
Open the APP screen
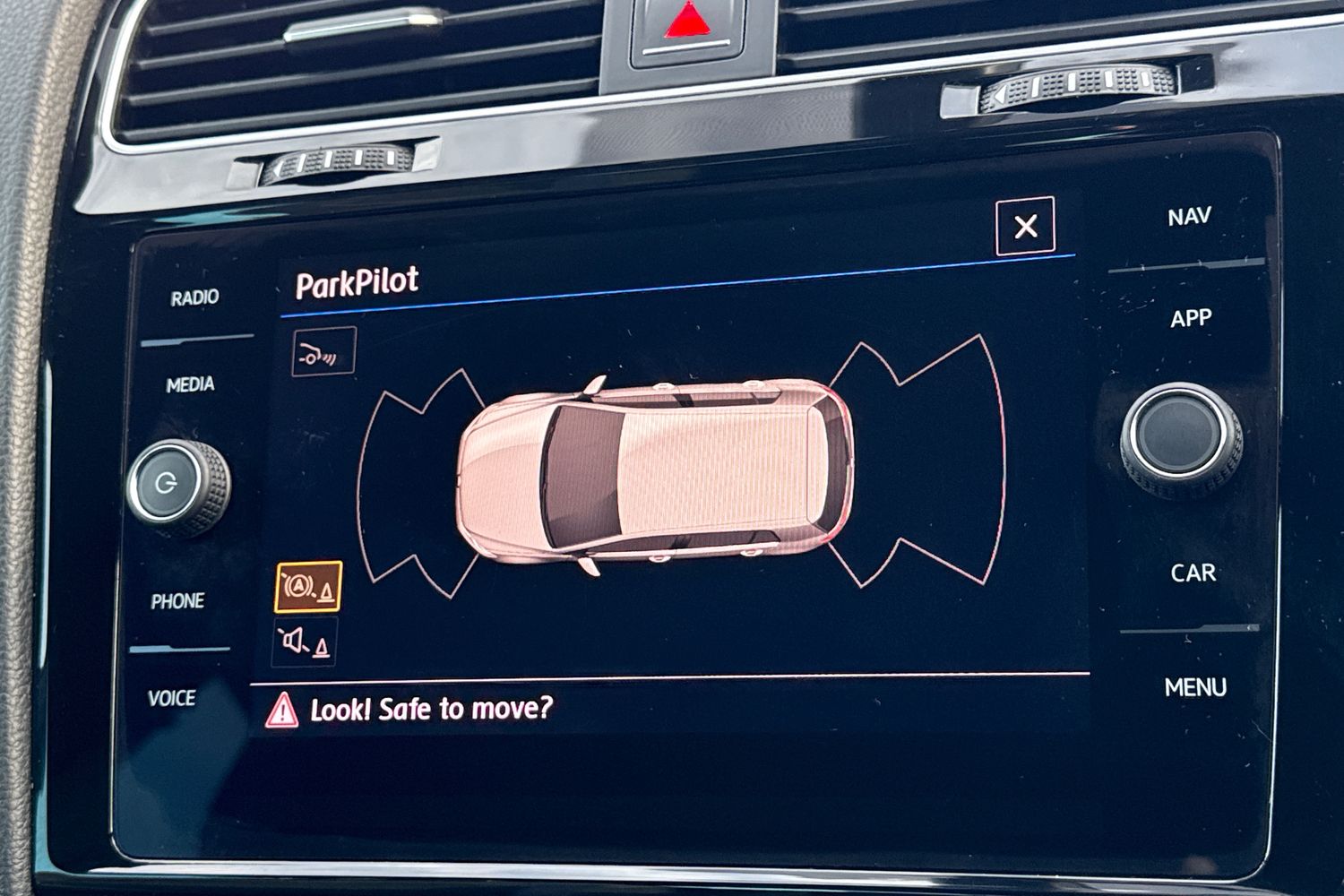(x=1190, y=318)
